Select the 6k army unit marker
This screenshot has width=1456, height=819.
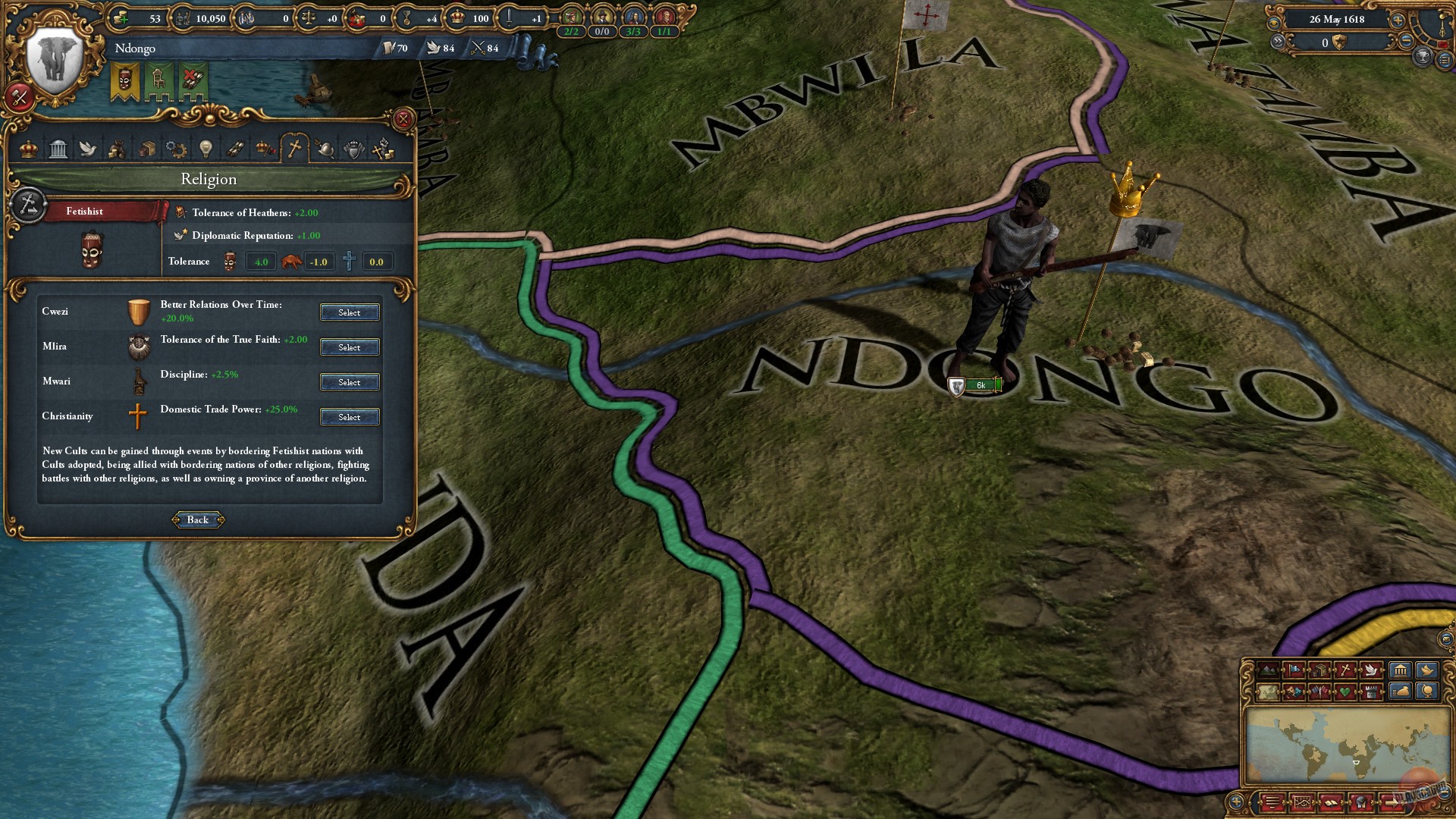click(977, 384)
